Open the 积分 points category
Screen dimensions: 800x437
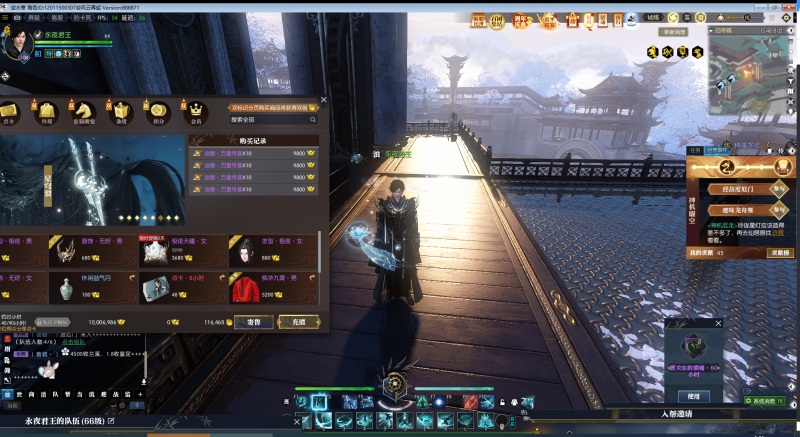coord(157,111)
